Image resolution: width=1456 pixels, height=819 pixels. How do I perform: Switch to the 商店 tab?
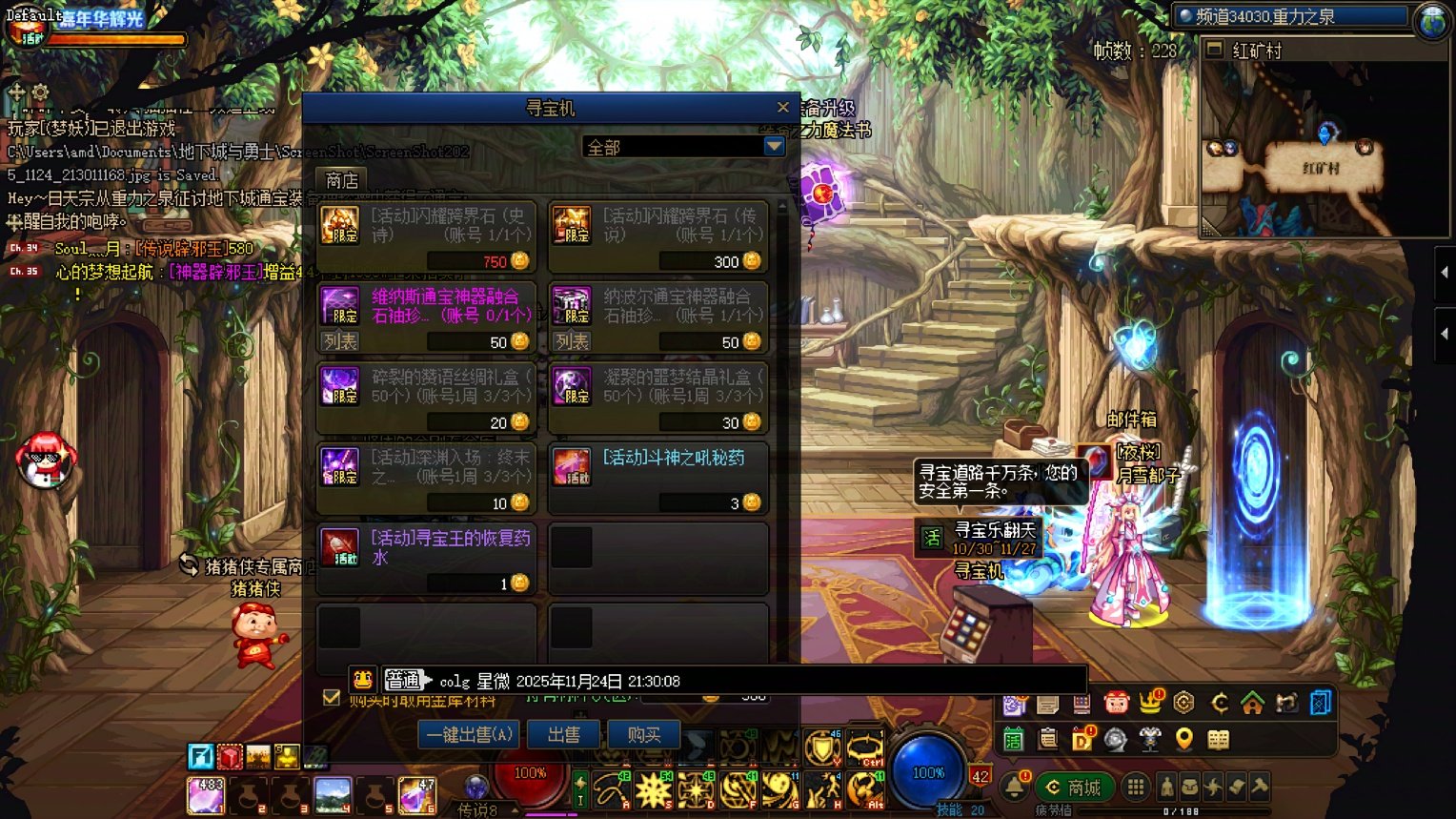pos(341,180)
